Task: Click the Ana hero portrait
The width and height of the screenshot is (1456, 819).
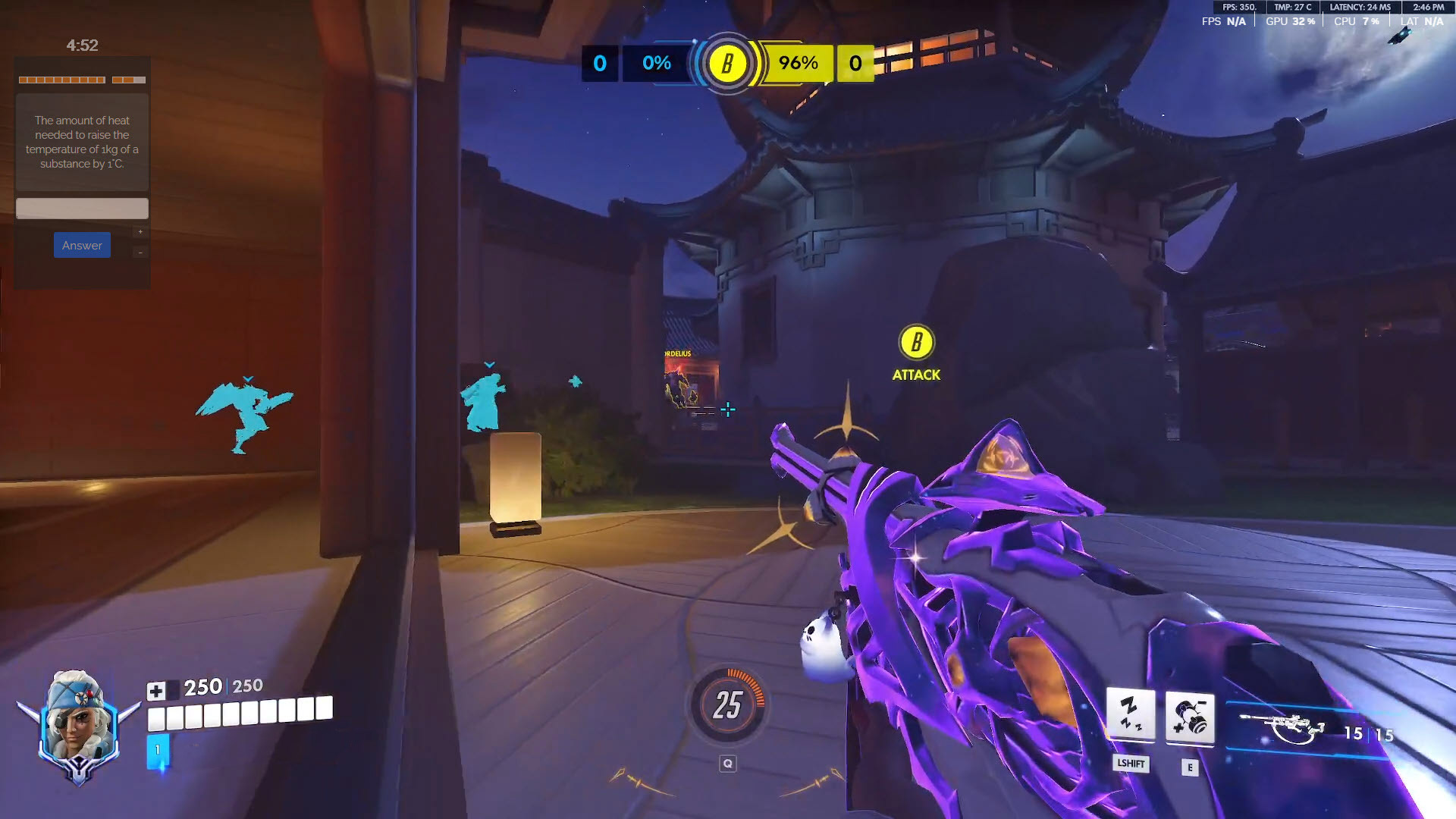Action: (x=78, y=724)
